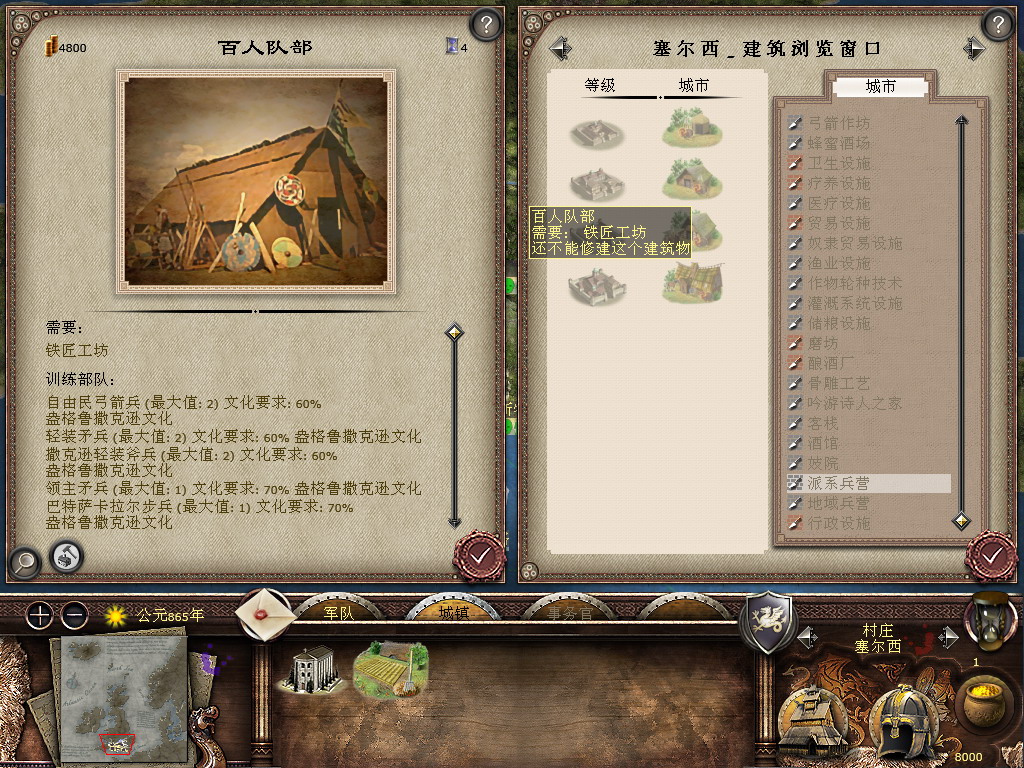The height and width of the screenshot is (768, 1024).
Task: Choose 行政设施 at the list bottom
Action: [839, 523]
